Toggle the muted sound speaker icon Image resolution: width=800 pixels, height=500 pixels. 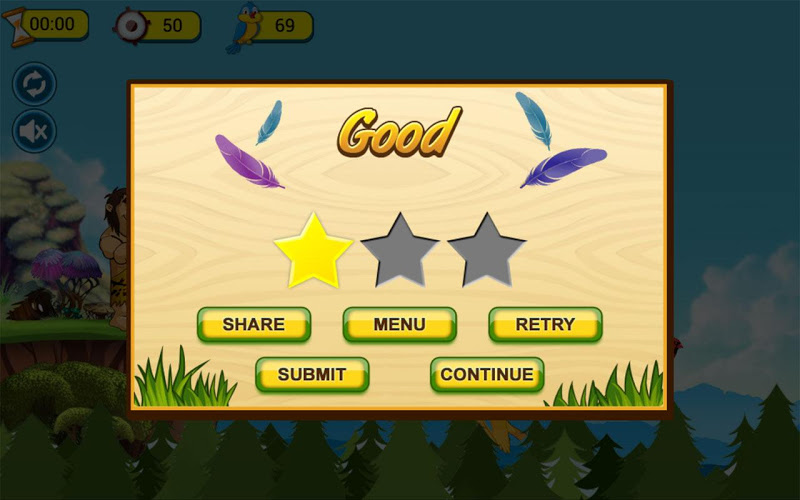pyautogui.click(x=34, y=131)
